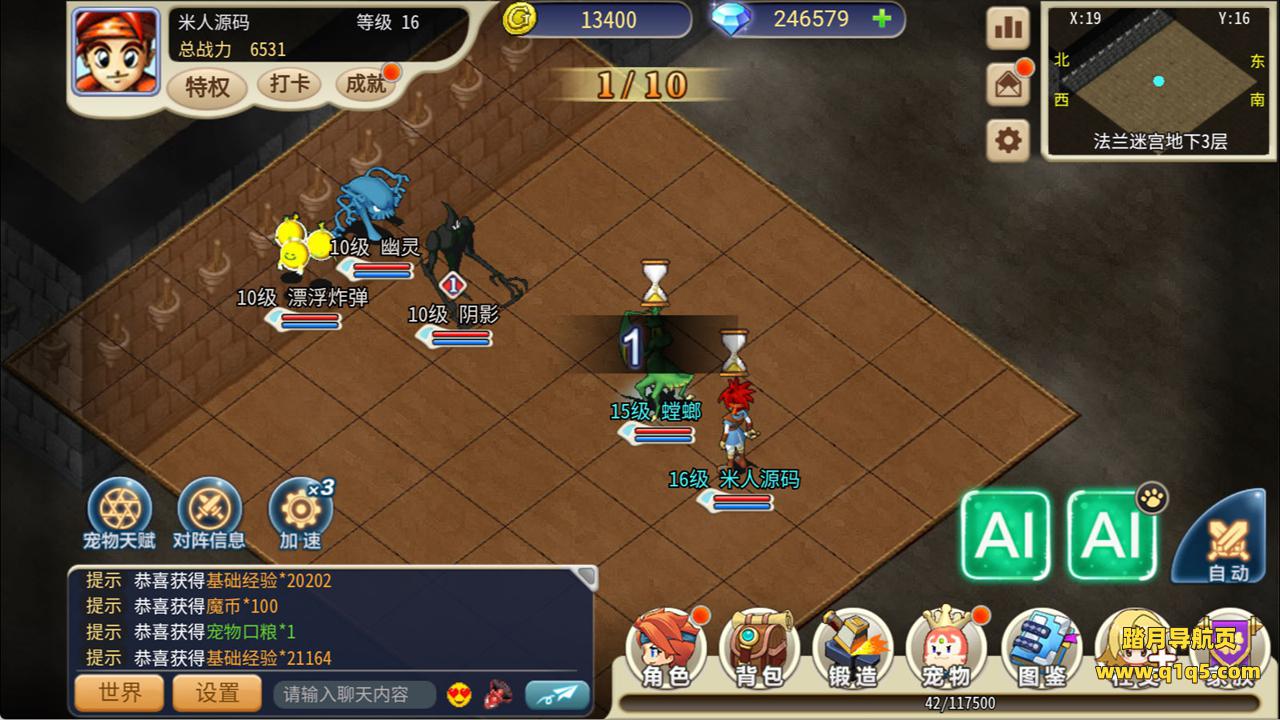
Task: Select the pet AI button with paw badge
Action: coord(1112,535)
